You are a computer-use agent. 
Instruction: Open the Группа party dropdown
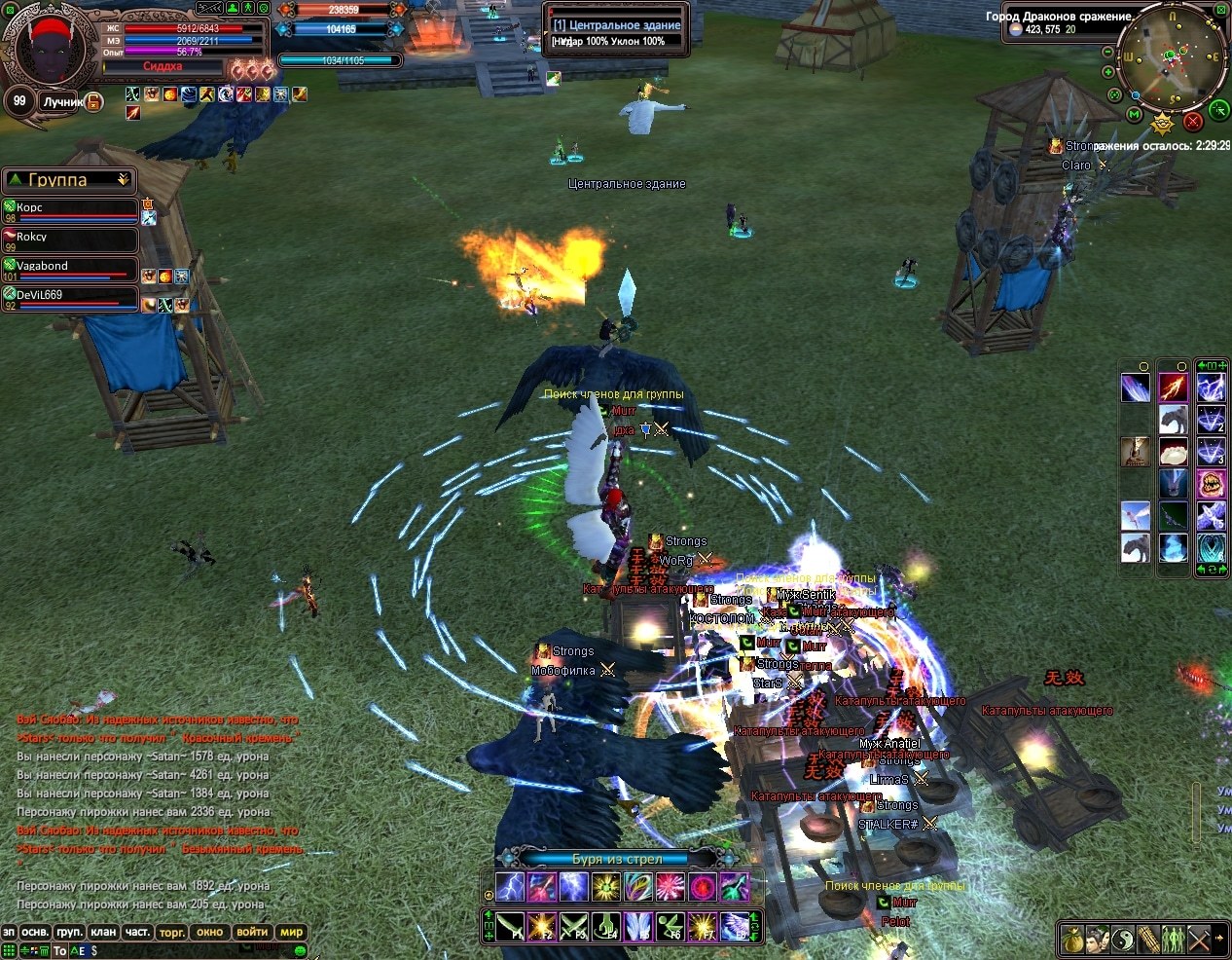tap(123, 180)
